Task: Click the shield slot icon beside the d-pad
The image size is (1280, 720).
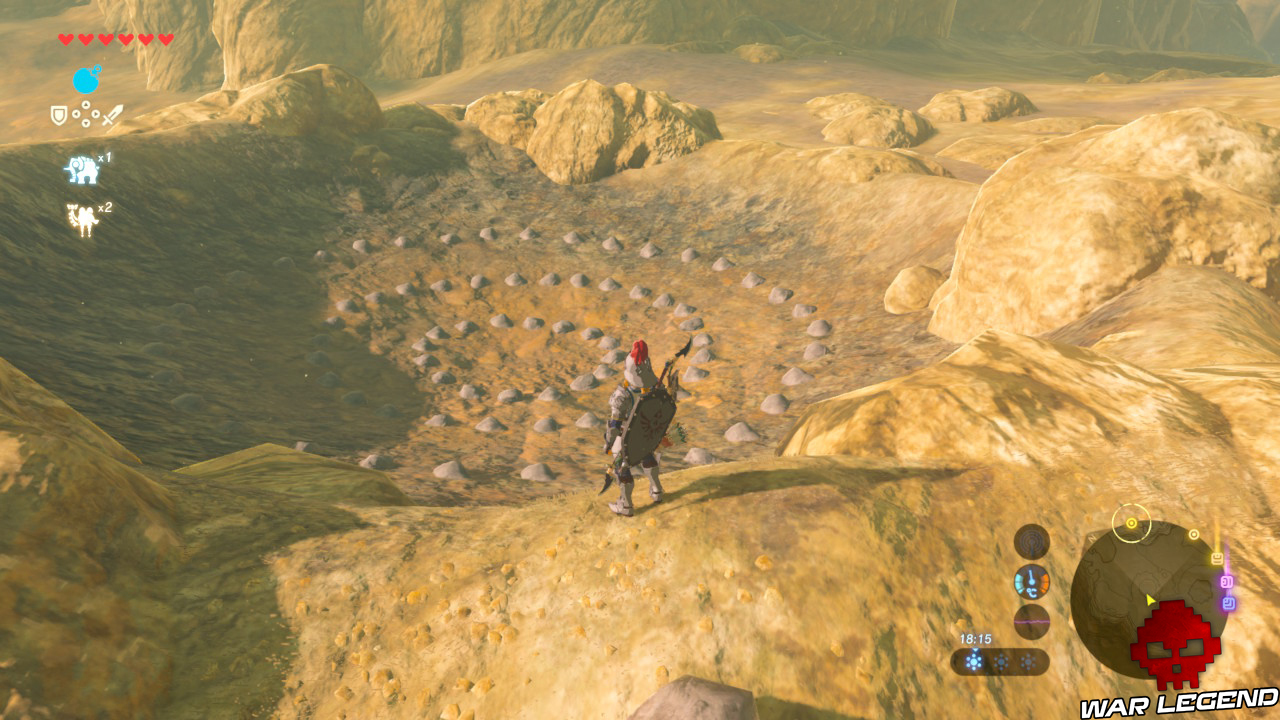Action: [x=59, y=115]
